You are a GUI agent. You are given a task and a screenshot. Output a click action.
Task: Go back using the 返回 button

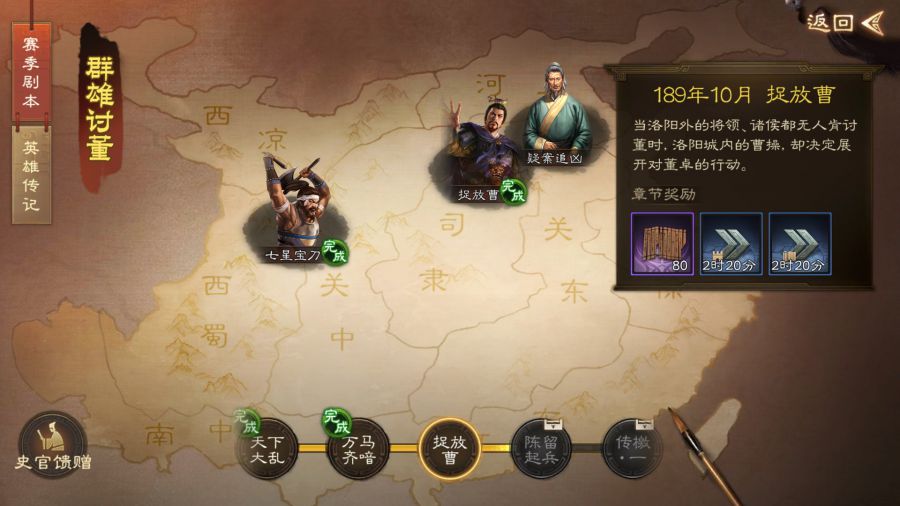845,22
